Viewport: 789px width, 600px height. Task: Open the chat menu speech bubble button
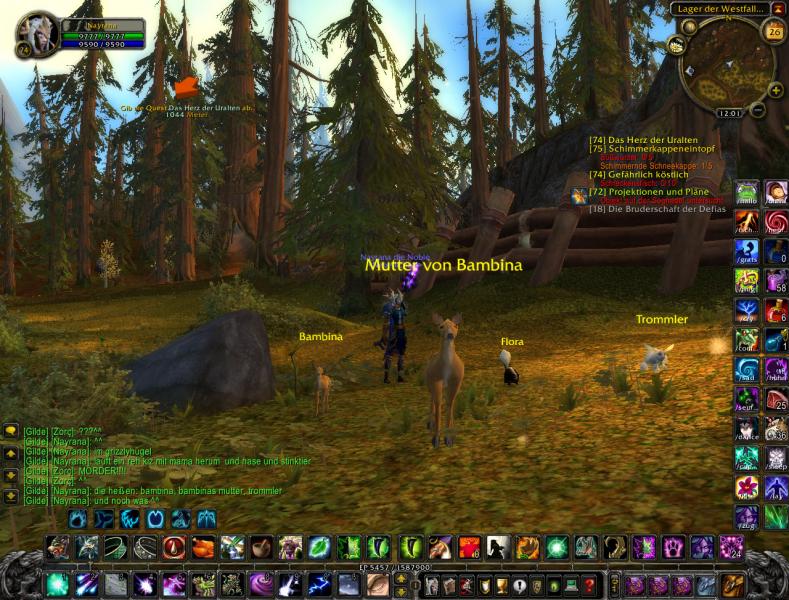pos(11,431)
